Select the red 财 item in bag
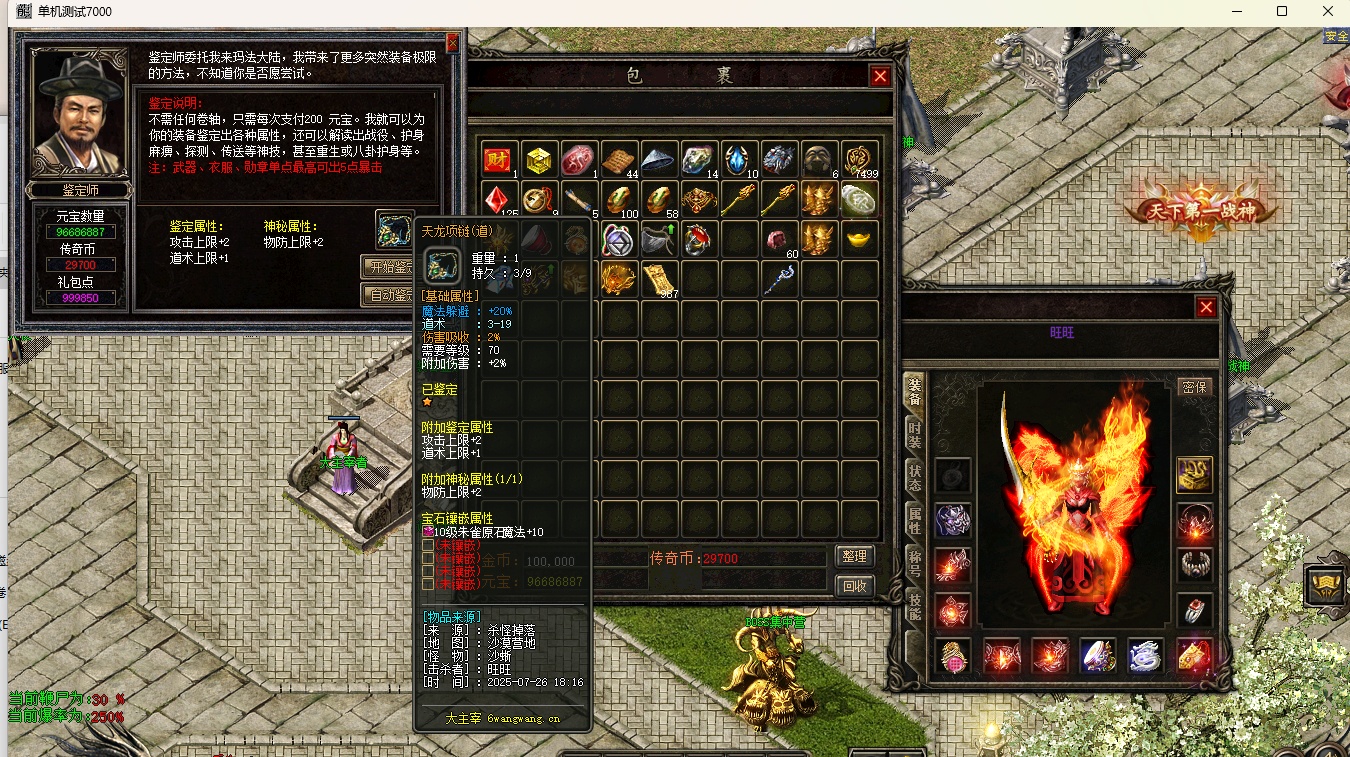The height and width of the screenshot is (757, 1350). tap(497, 160)
